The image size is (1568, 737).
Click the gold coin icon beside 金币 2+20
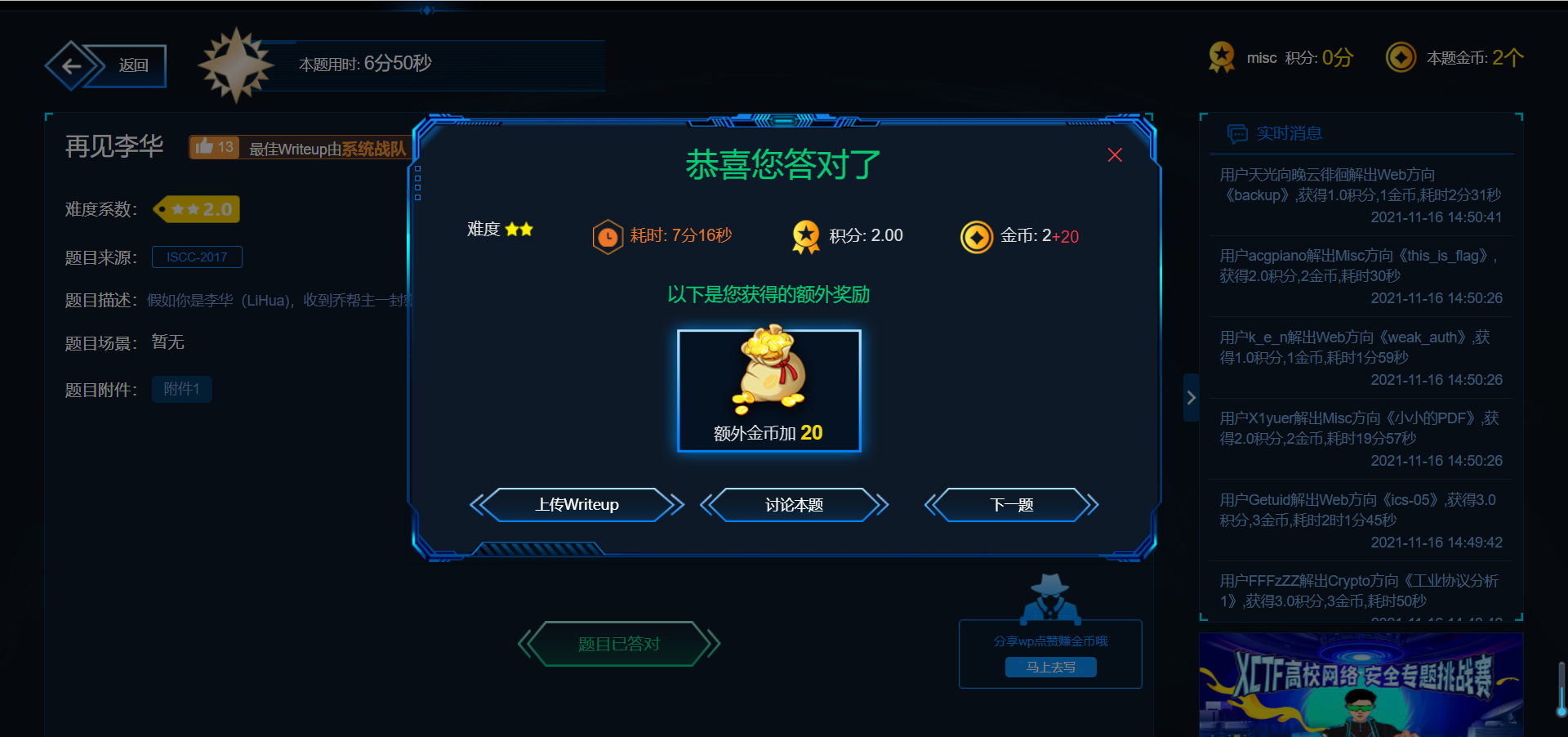click(x=977, y=236)
